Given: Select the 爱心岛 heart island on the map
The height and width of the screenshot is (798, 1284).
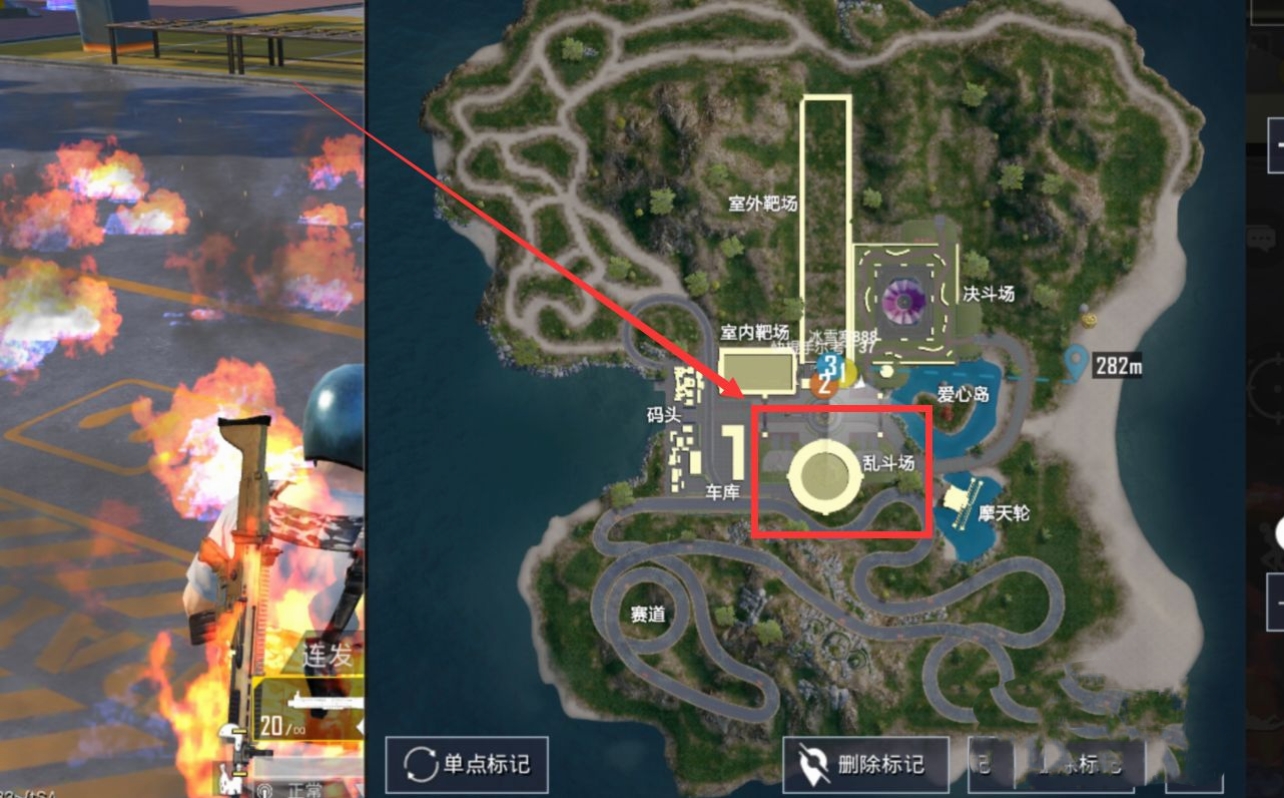Looking at the screenshot, I should pyautogui.click(x=962, y=394).
